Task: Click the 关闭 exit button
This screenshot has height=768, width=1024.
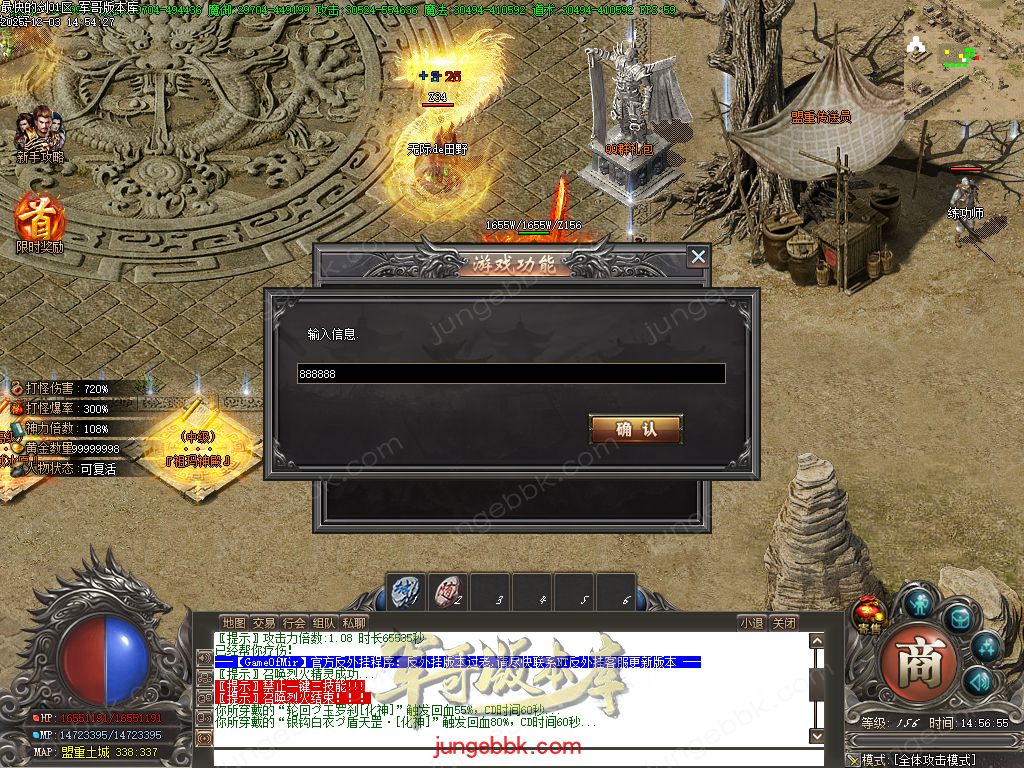Action: 784,623
